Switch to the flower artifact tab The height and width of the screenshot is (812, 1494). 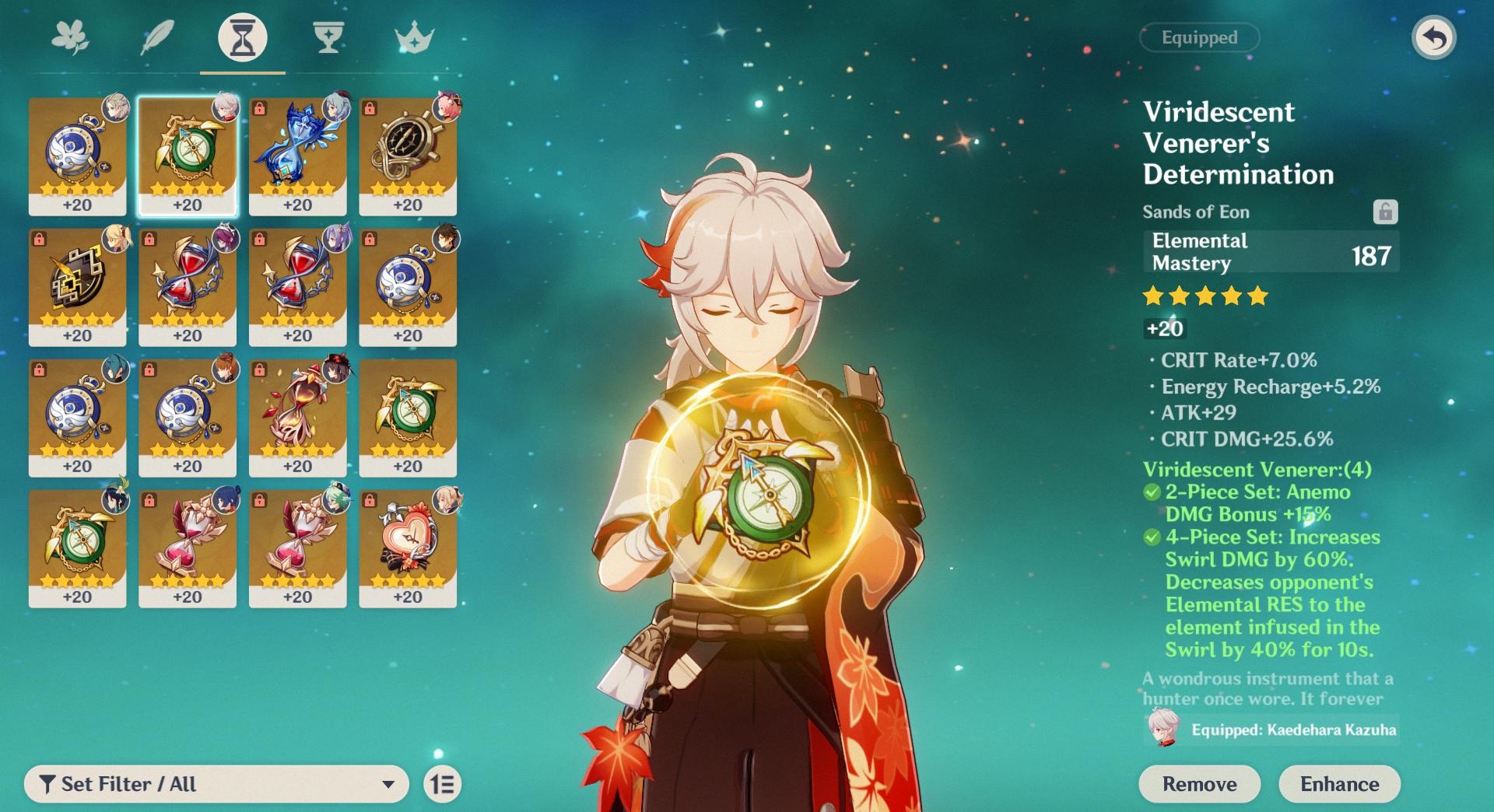70,37
